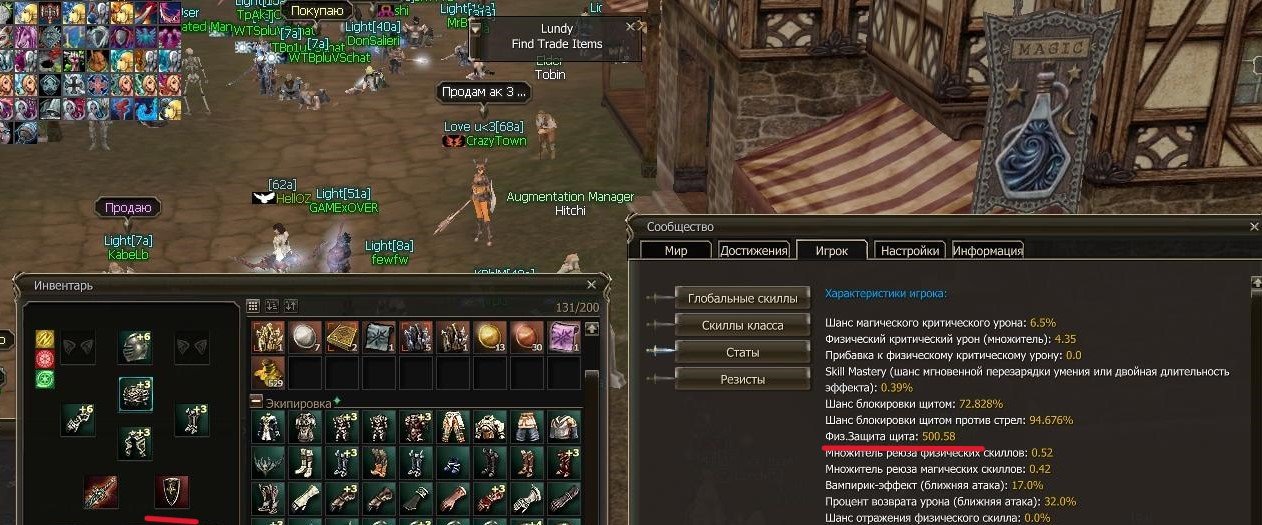
Task: Select the equipped +6 gloves slot
Action: tap(77, 420)
